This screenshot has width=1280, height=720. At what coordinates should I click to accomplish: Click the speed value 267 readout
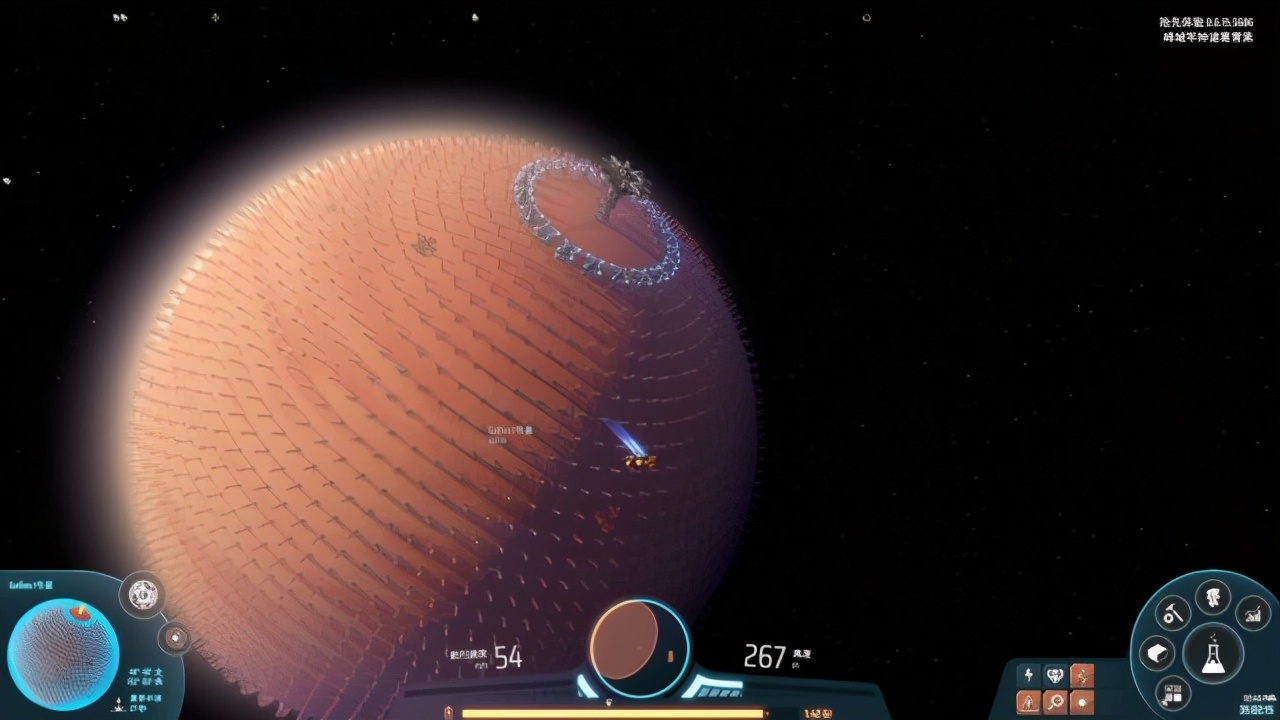coord(764,657)
